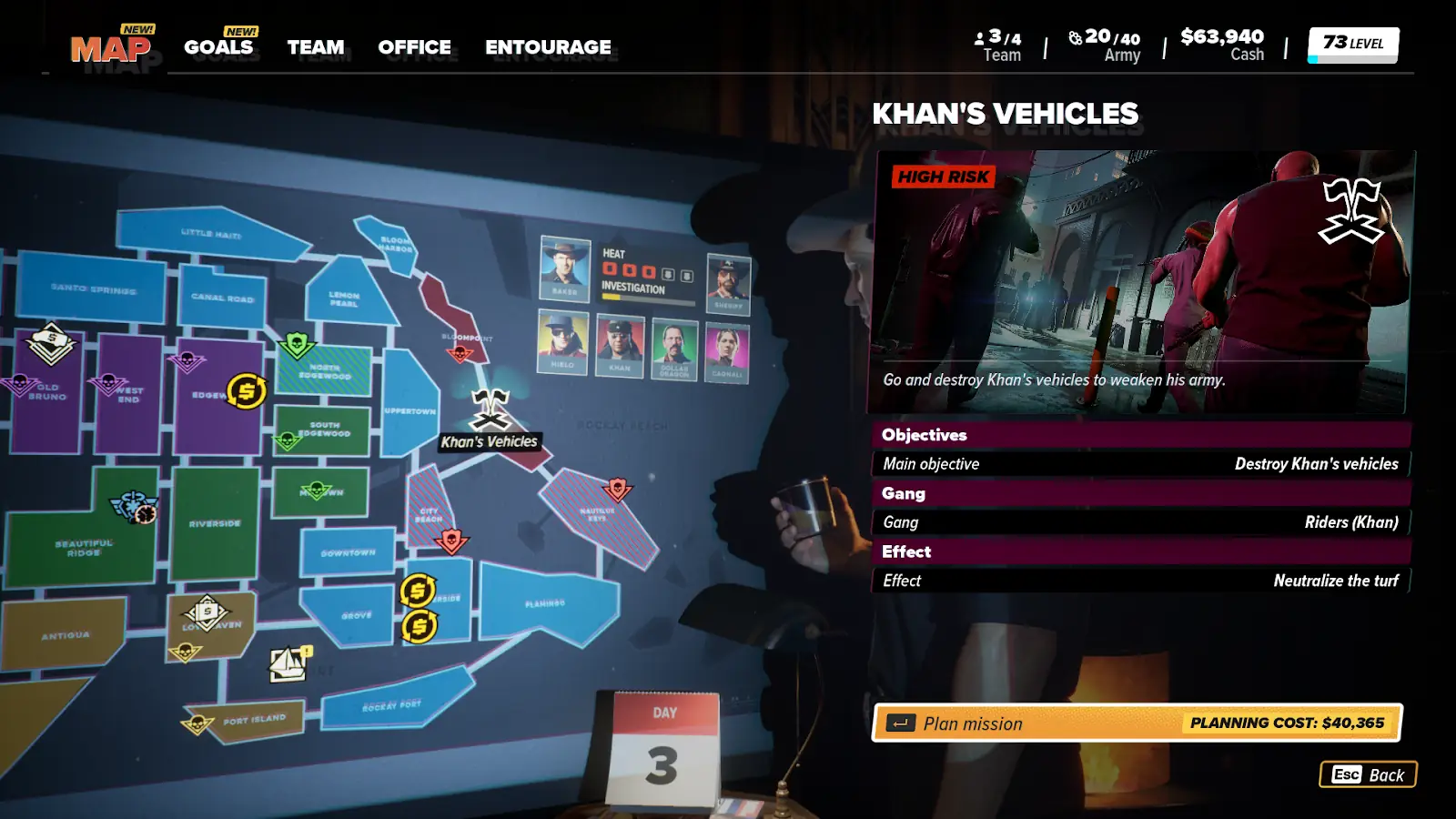Click the Little Haiti district

coord(211,234)
